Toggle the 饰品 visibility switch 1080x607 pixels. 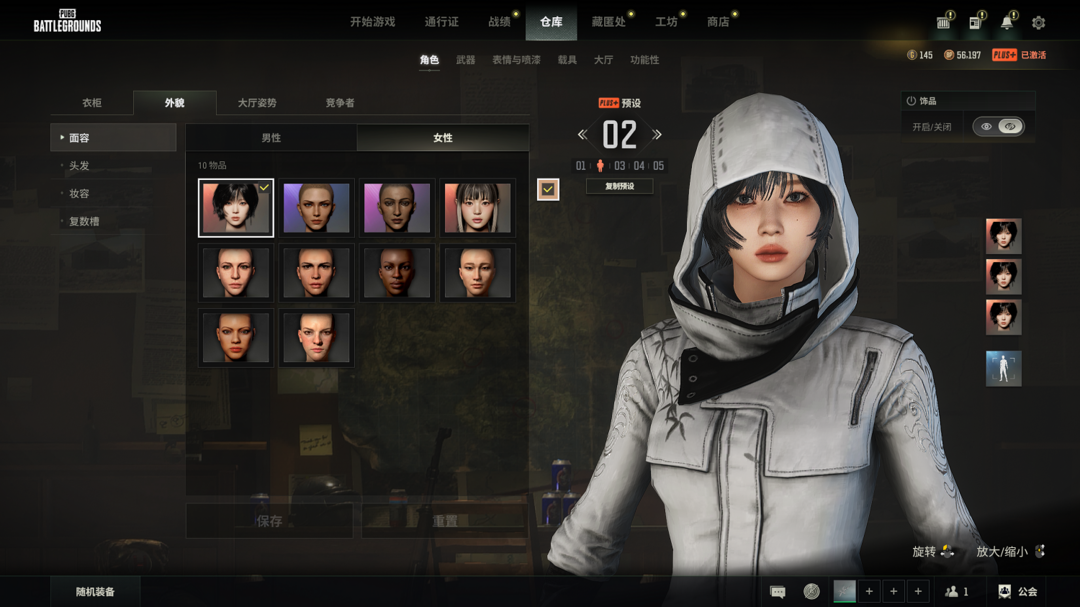pyautogui.click(x=998, y=127)
